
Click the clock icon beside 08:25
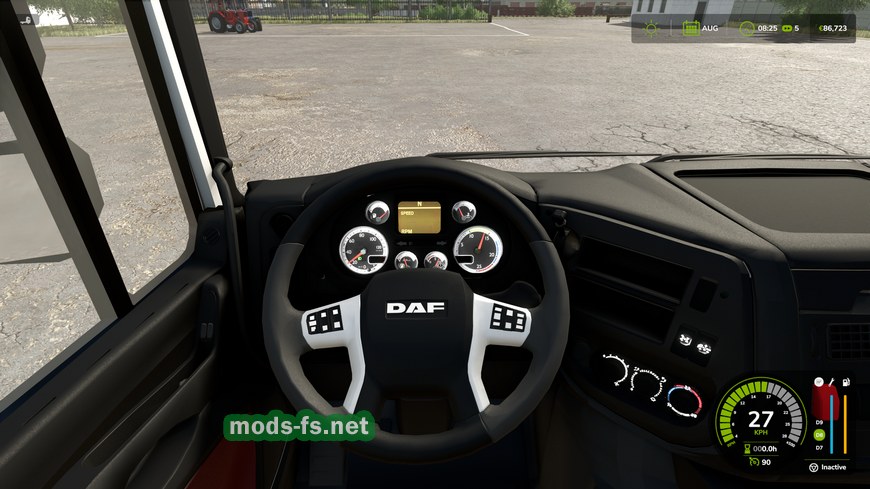pyautogui.click(x=746, y=28)
